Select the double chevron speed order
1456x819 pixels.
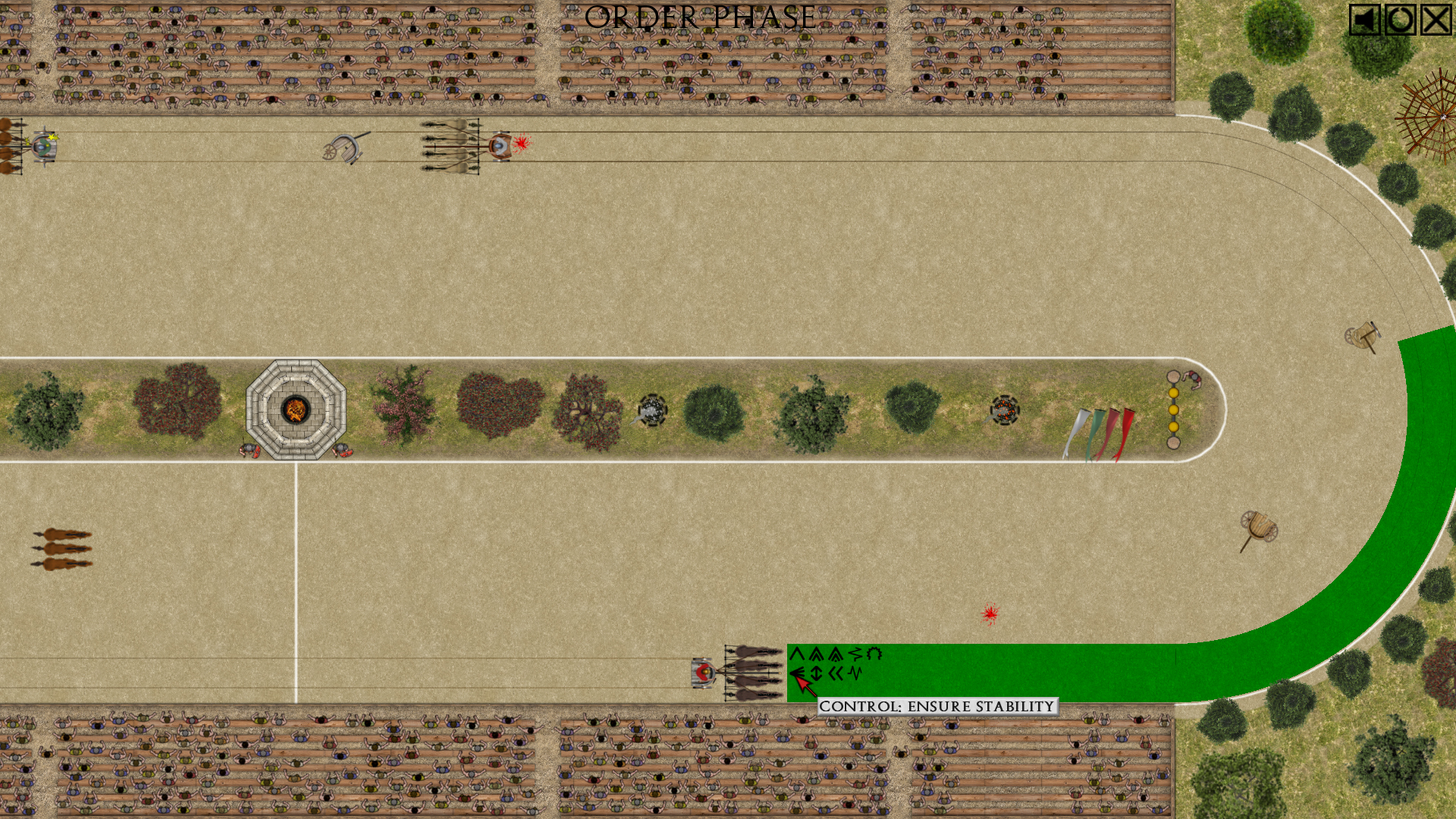816,654
